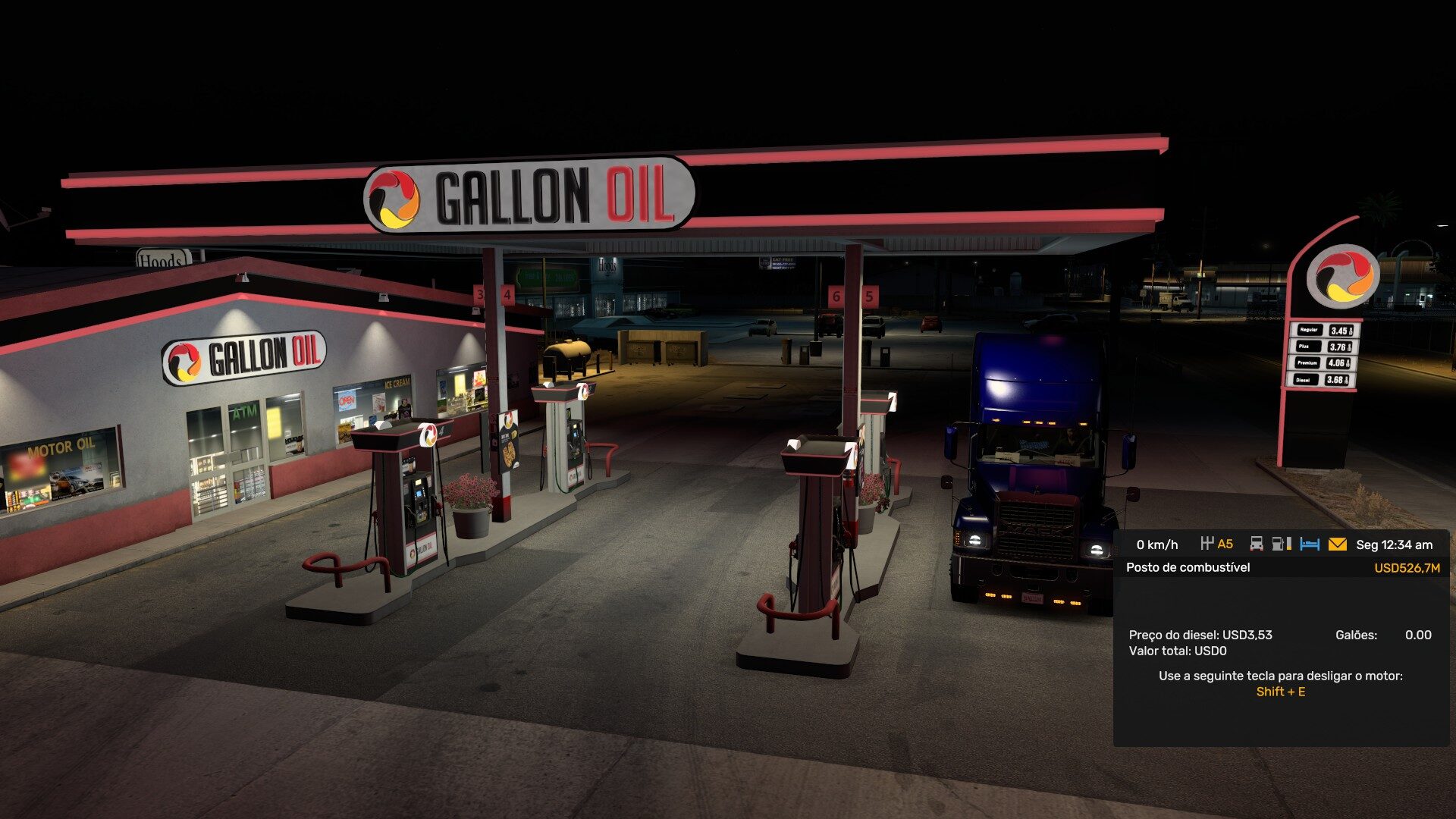The height and width of the screenshot is (819, 1456).
Task: Check the fuel pump icon
Action: coord(1281,544)
